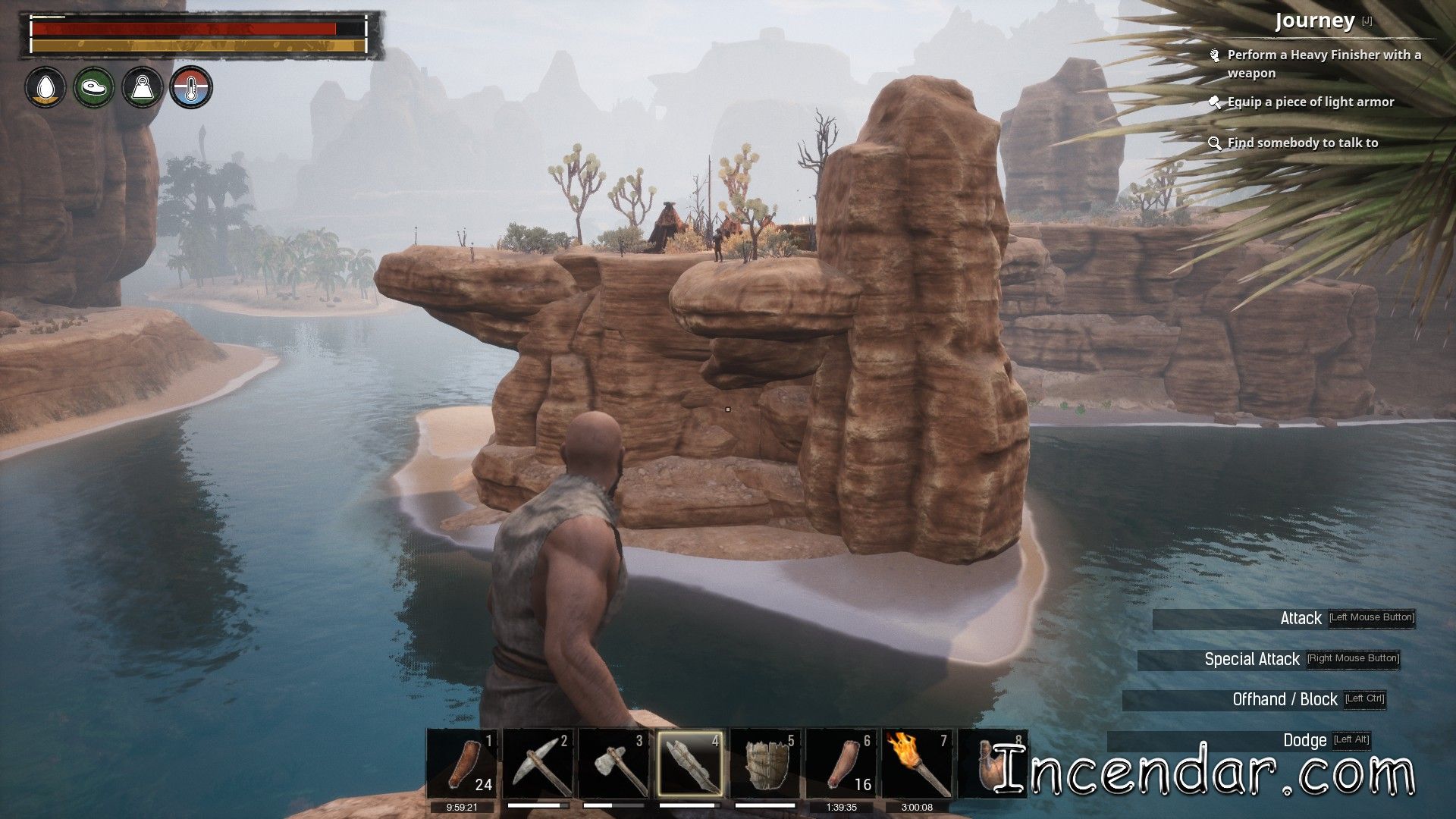
Task: Equip the wooden shield in the hotbar
Action: coord(767,763)
